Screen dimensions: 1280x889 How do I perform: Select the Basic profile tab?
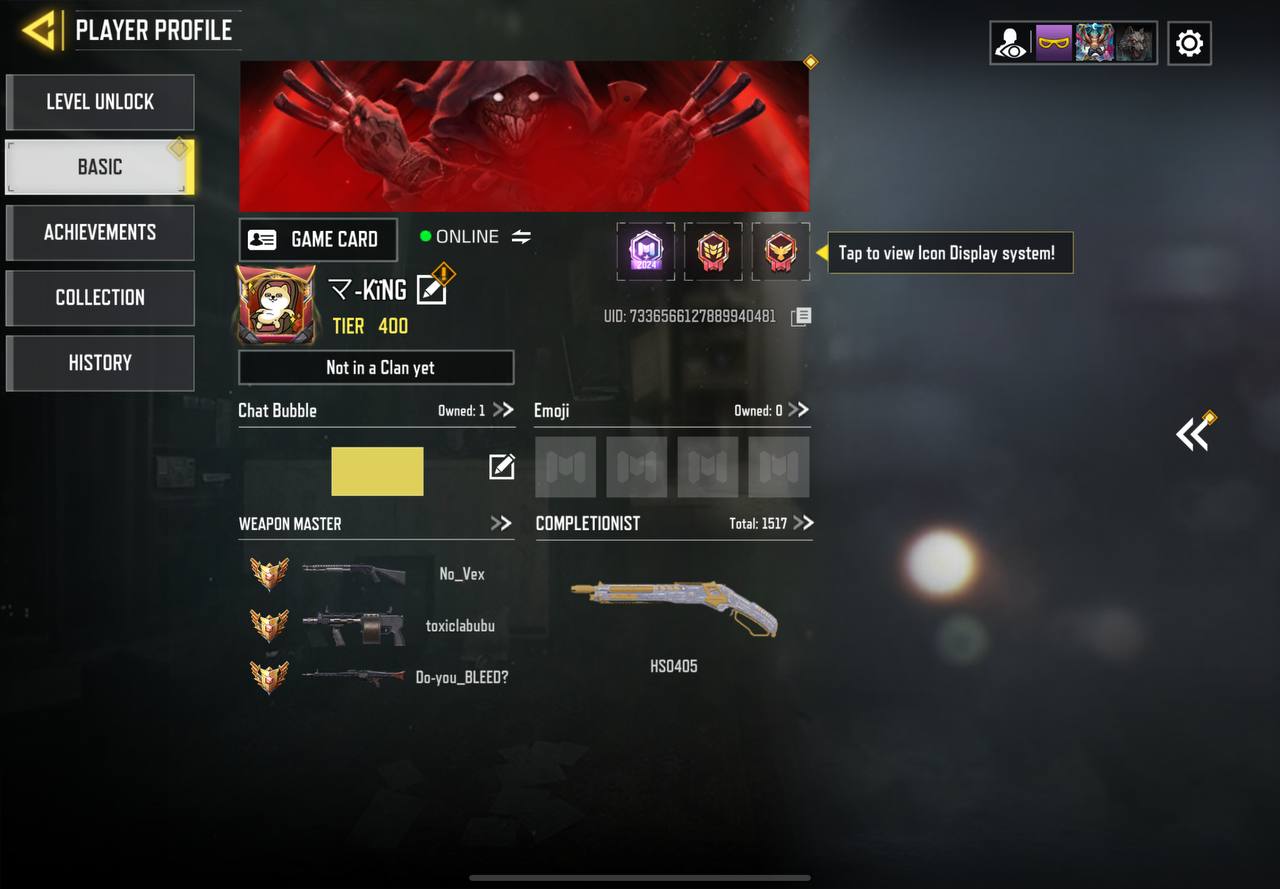(x=100, y=167)
